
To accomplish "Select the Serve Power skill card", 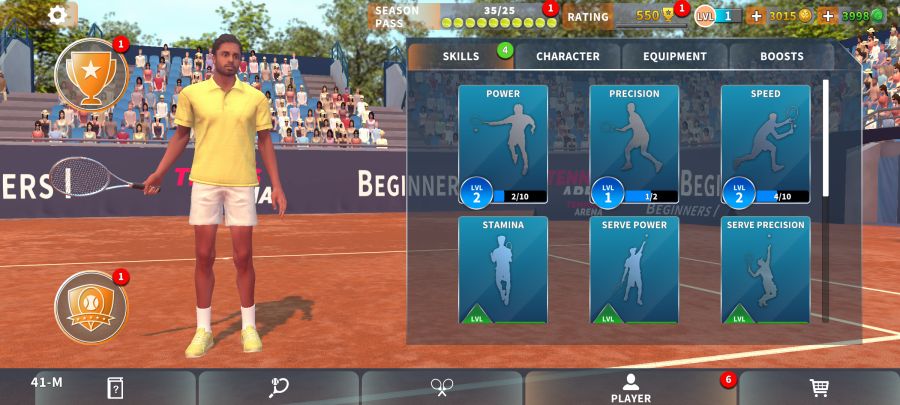I will (634, 270).
